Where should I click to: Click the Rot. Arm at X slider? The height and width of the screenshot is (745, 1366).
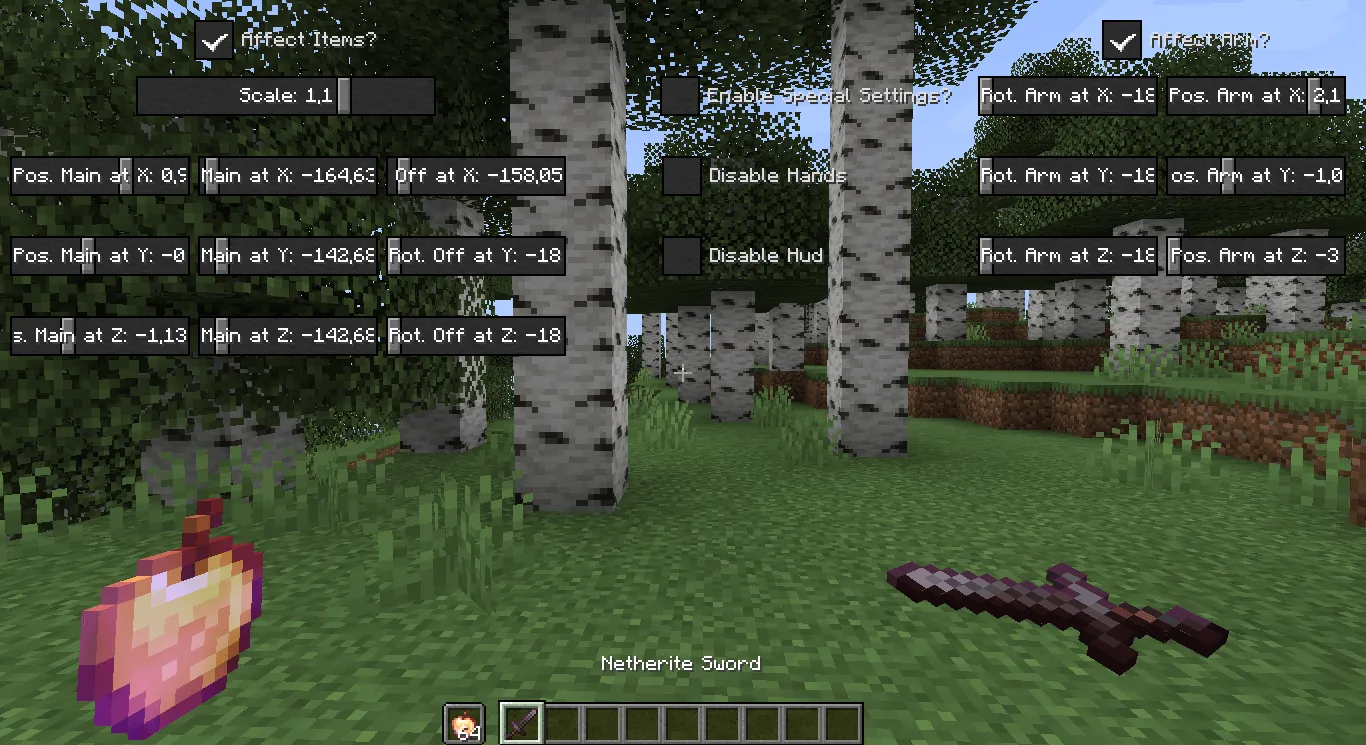point(1067,95)
